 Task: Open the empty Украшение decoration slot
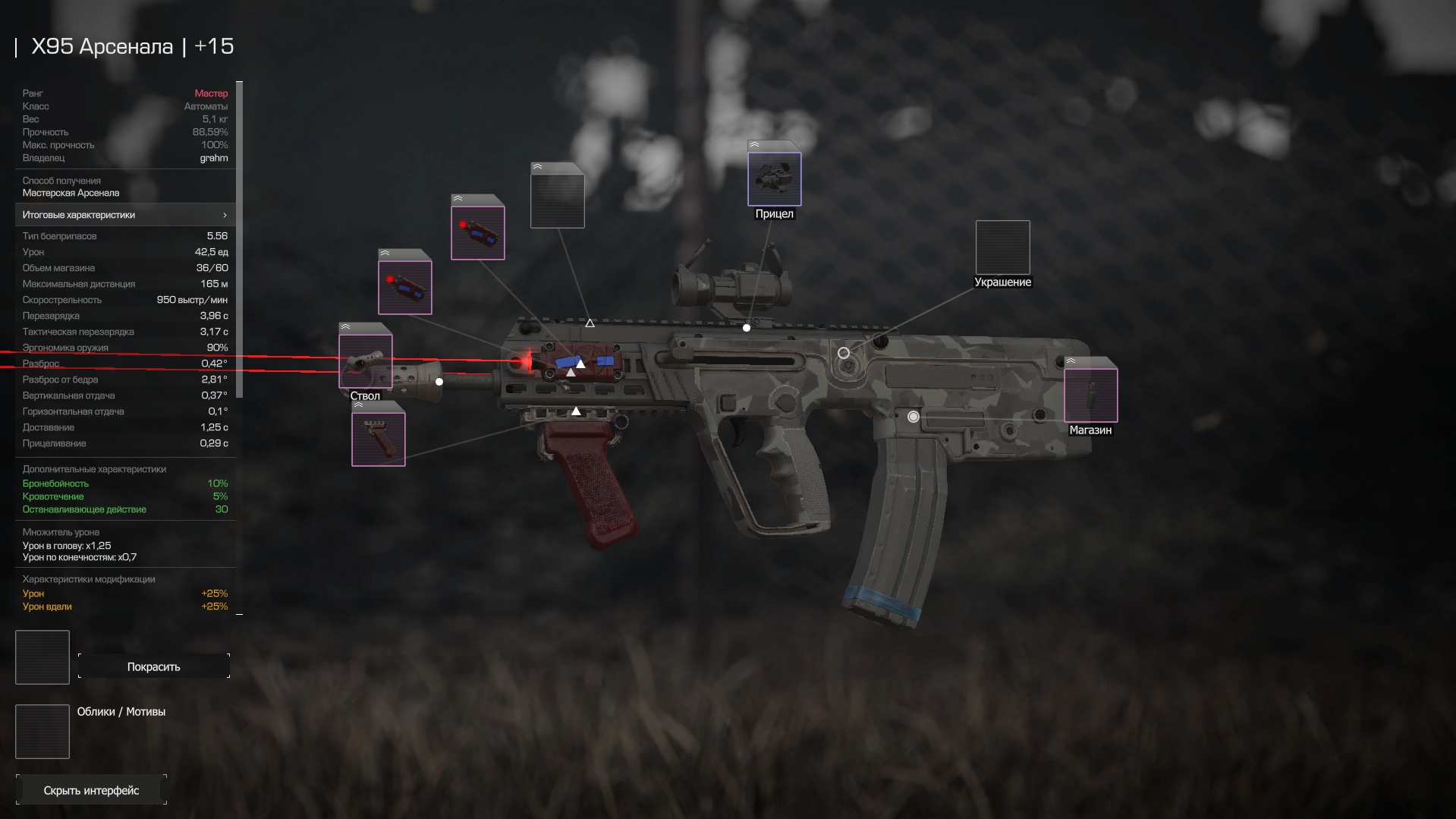coord(1002,247)
